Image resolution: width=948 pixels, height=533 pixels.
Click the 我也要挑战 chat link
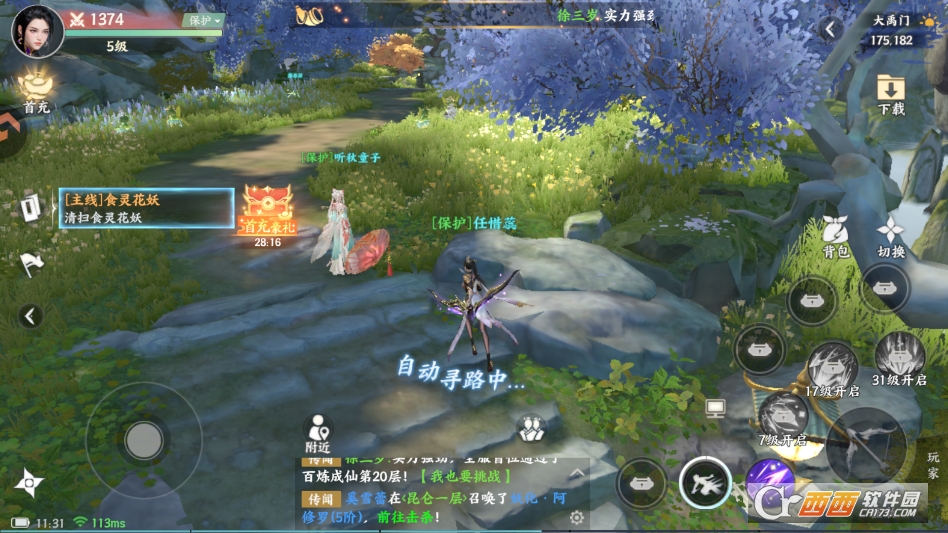point(465,476)
